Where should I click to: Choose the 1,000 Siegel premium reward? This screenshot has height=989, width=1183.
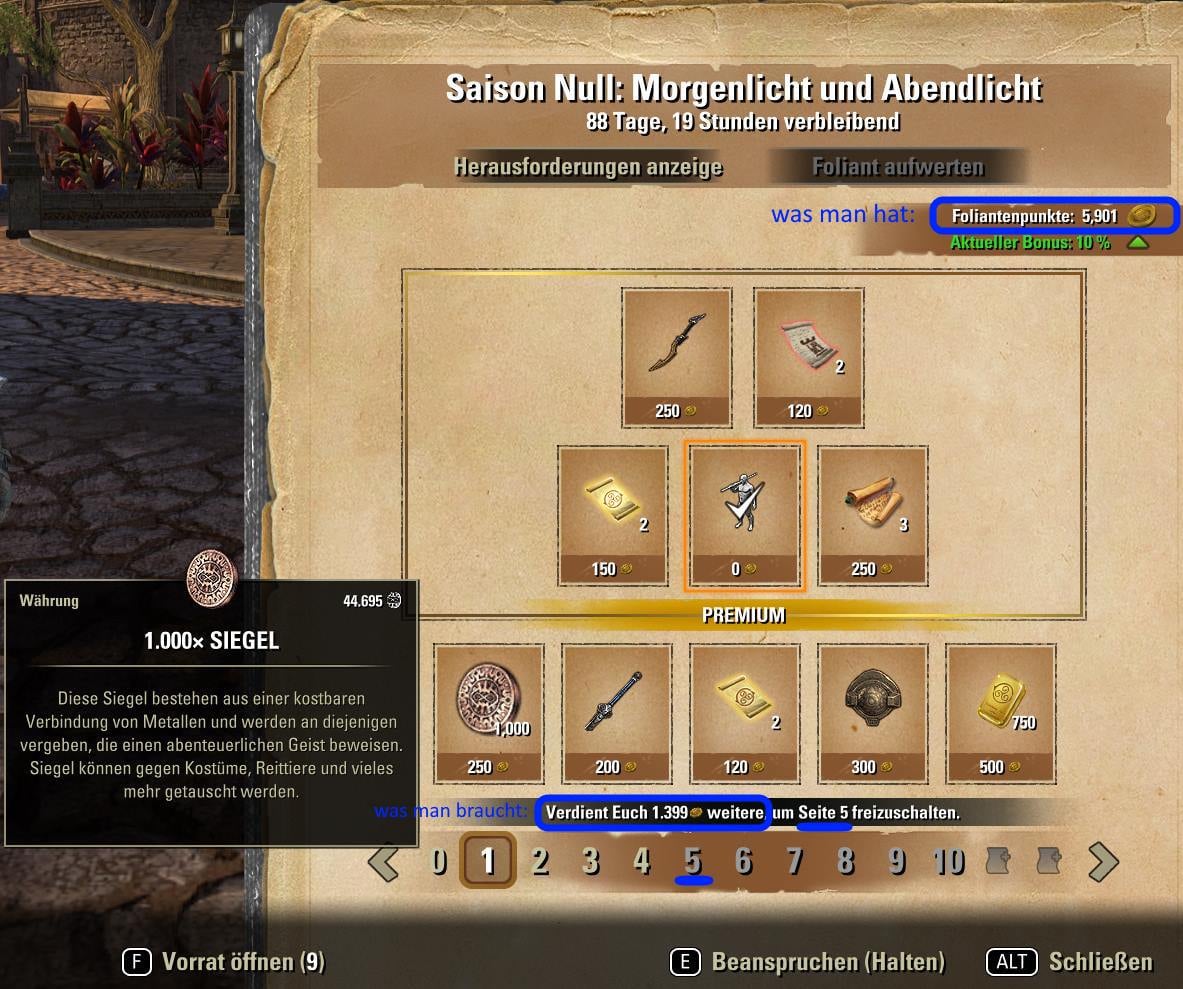click(489, 712)
